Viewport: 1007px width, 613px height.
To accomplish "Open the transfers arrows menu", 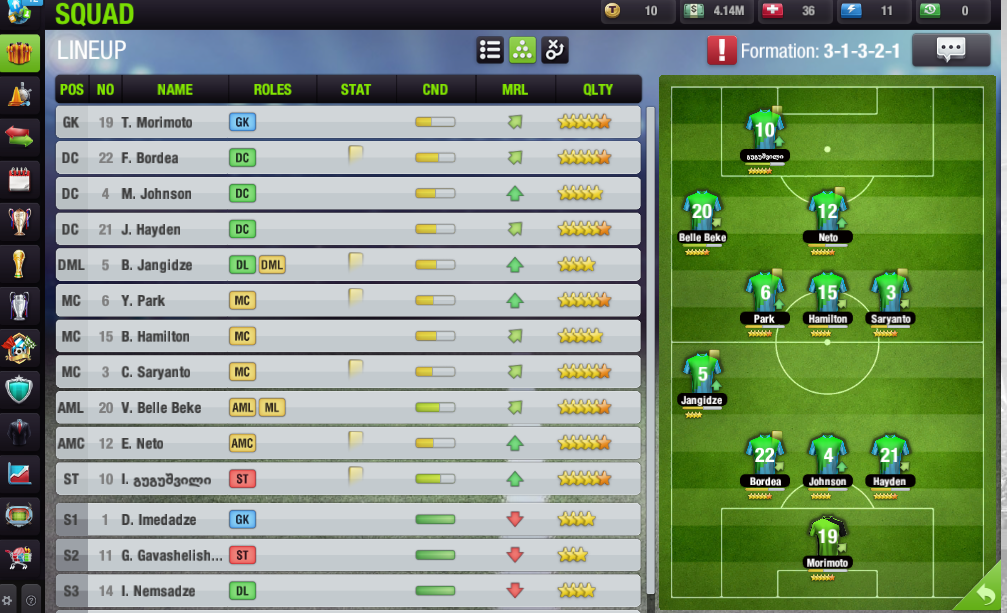I will 19,137.
